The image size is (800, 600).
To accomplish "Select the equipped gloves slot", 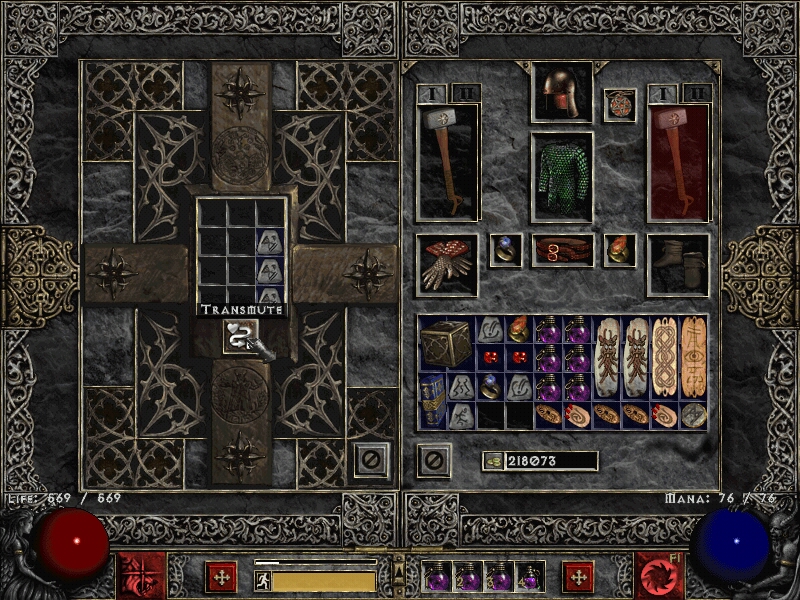I will [447, 263].
